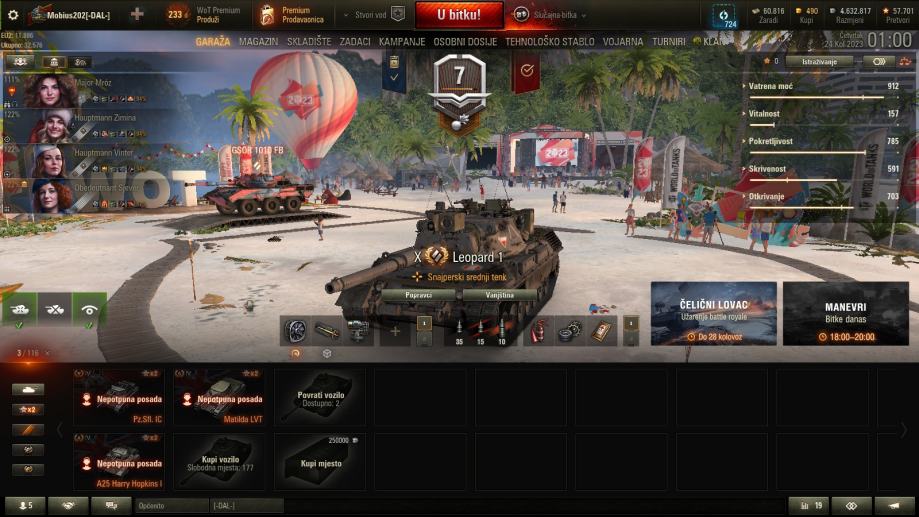This screenshot has height=517, width=919.
Task: Click the Kupi mjesto slot tile
Action: pos(319,461)
